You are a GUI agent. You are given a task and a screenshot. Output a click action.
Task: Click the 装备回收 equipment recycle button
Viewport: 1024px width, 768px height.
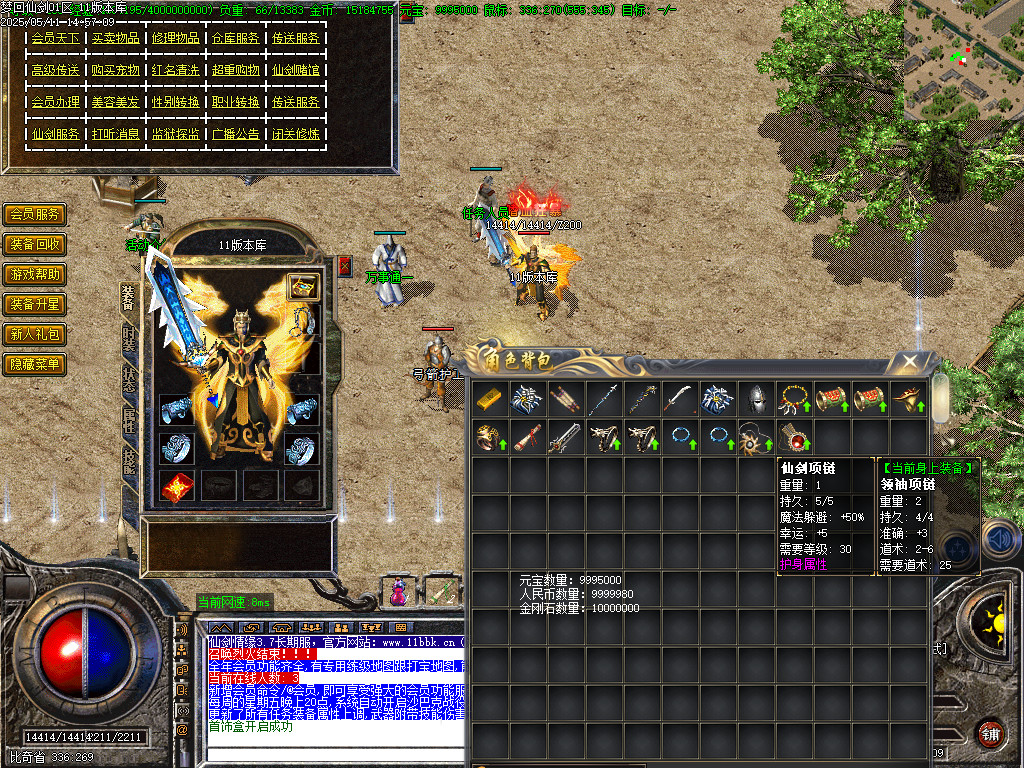35,245
